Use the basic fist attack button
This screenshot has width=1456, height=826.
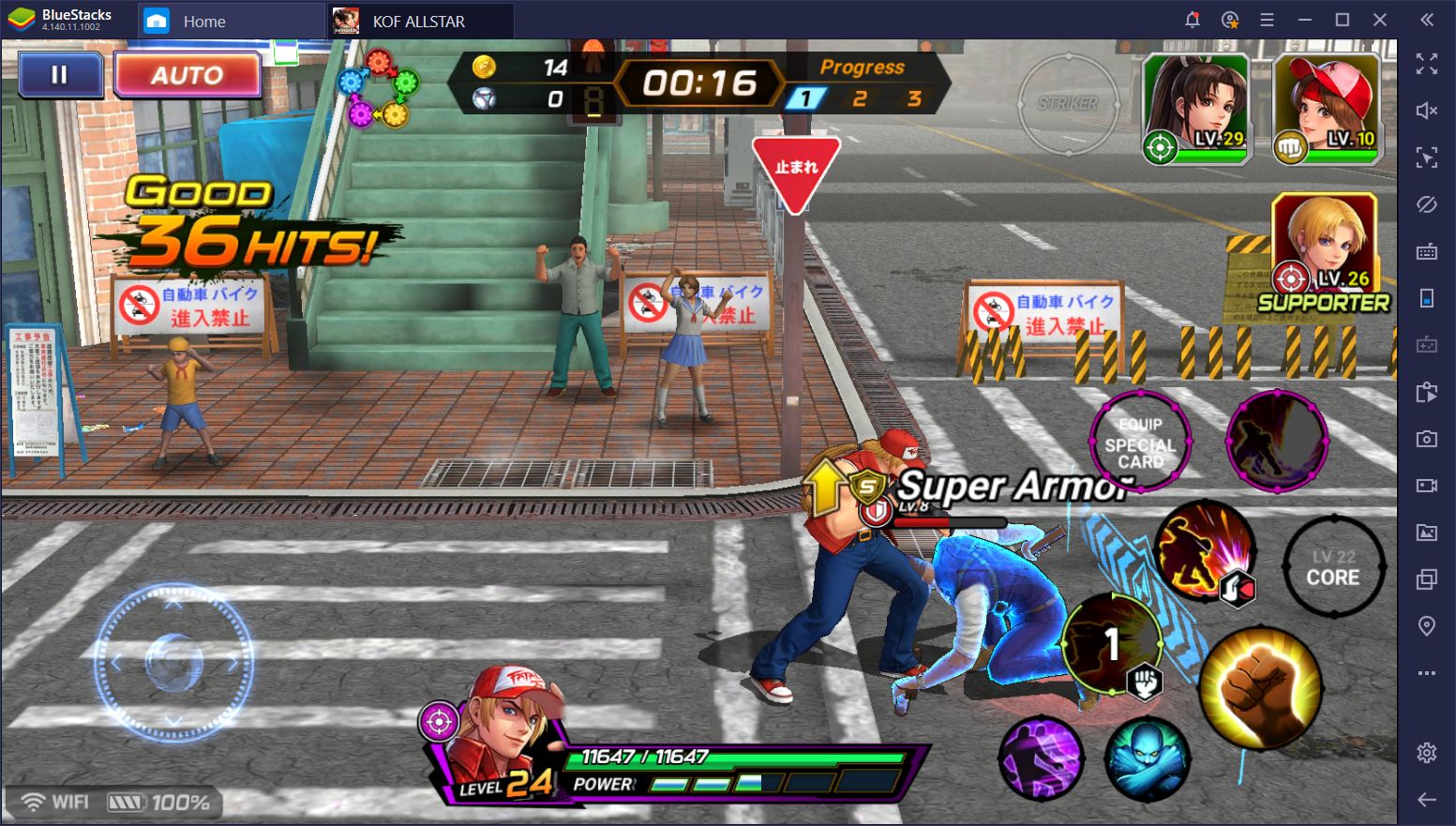1261,689
